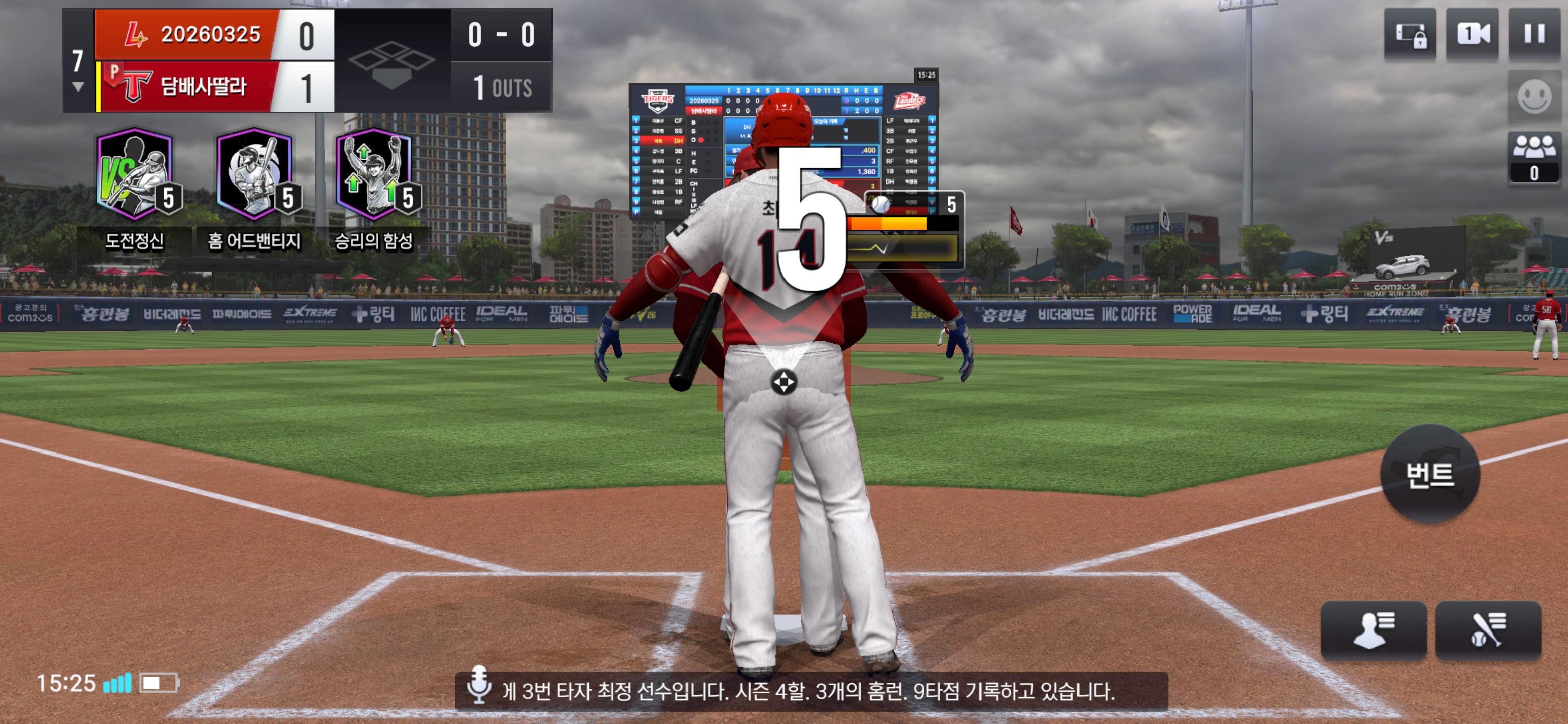Viewport: 1568px width, 724px height.
Task: Pause the game
Action: [1534, 34]
